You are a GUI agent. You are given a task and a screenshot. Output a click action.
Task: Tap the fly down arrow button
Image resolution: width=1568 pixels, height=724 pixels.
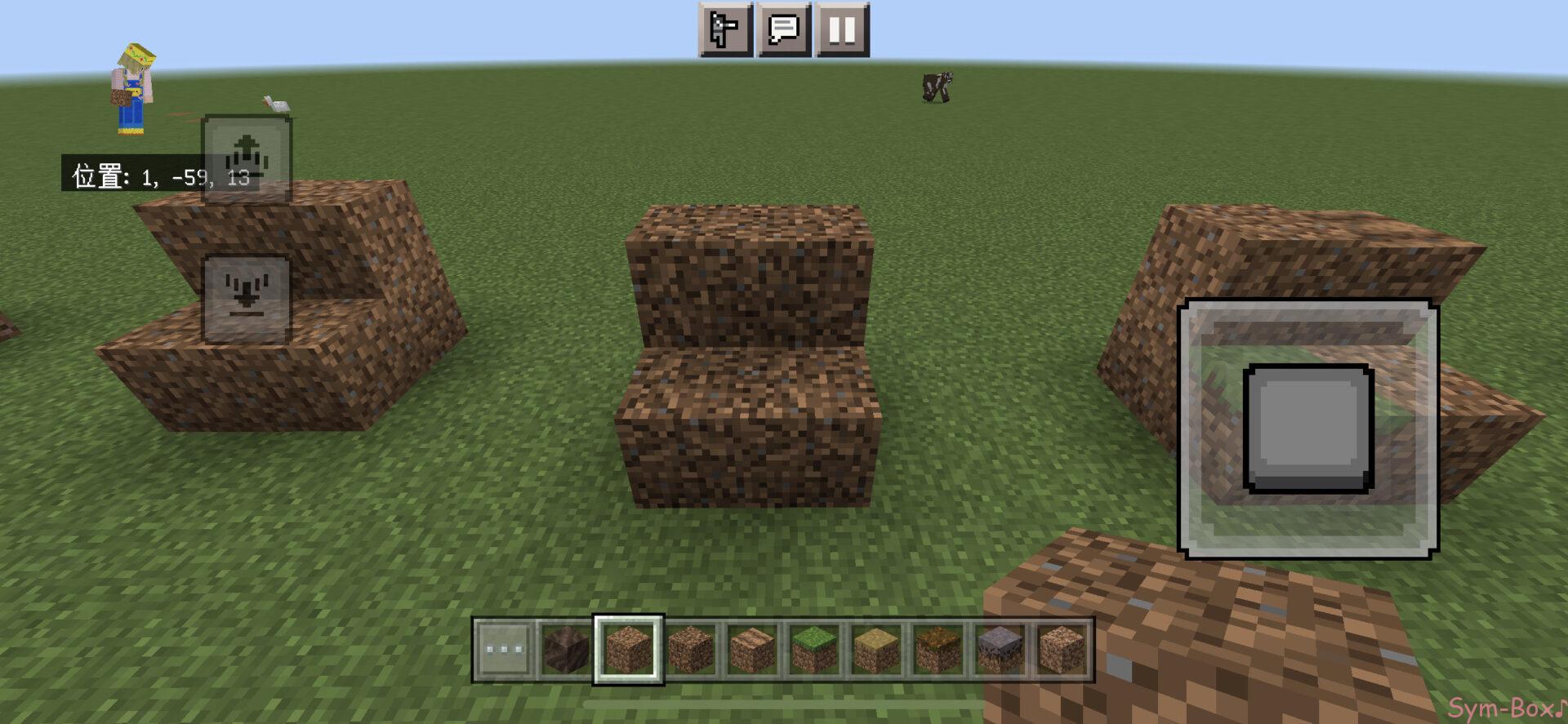[x=247, y=298]
